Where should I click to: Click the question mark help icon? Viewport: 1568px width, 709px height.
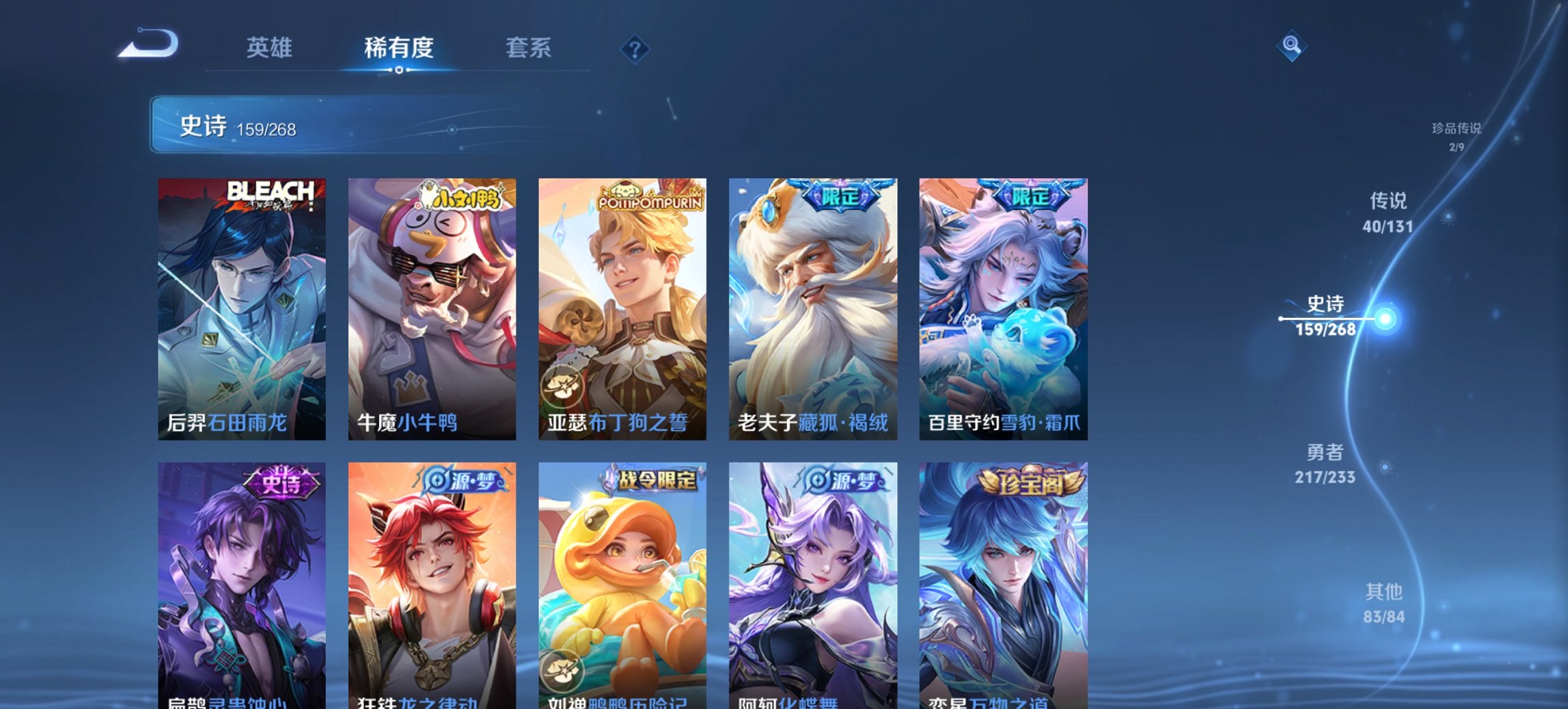coord(635,46)
